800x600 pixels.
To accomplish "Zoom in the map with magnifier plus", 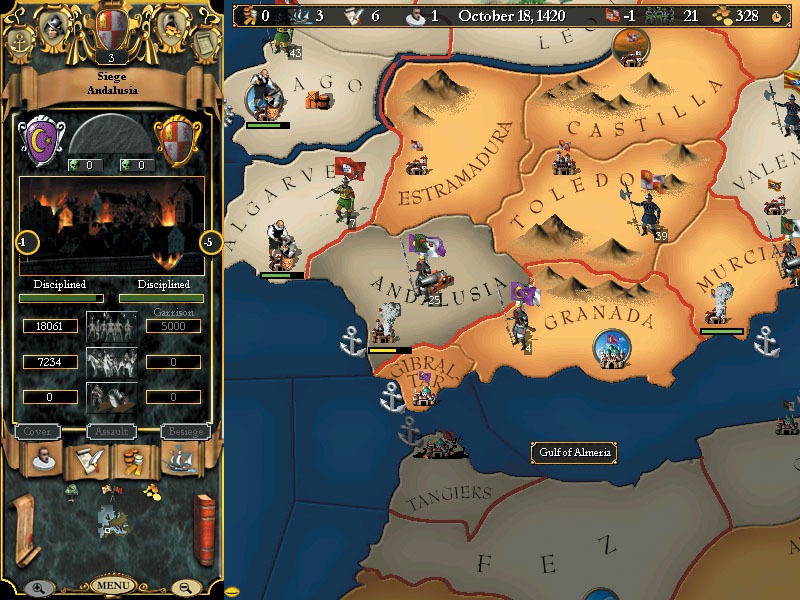I will (36, 588).
